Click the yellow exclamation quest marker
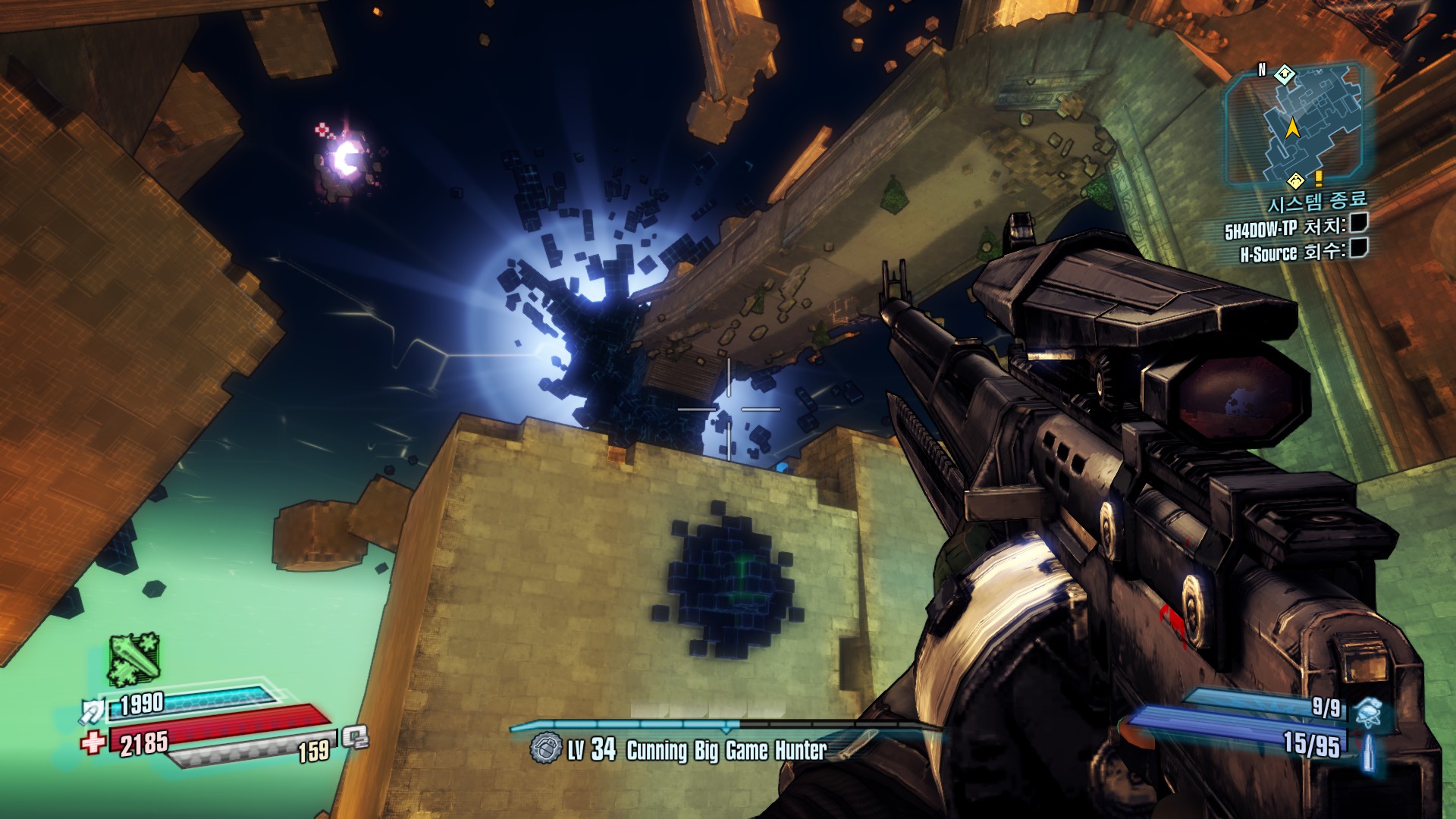This screenshot has width=1456, height=819. coord(1319,178)
